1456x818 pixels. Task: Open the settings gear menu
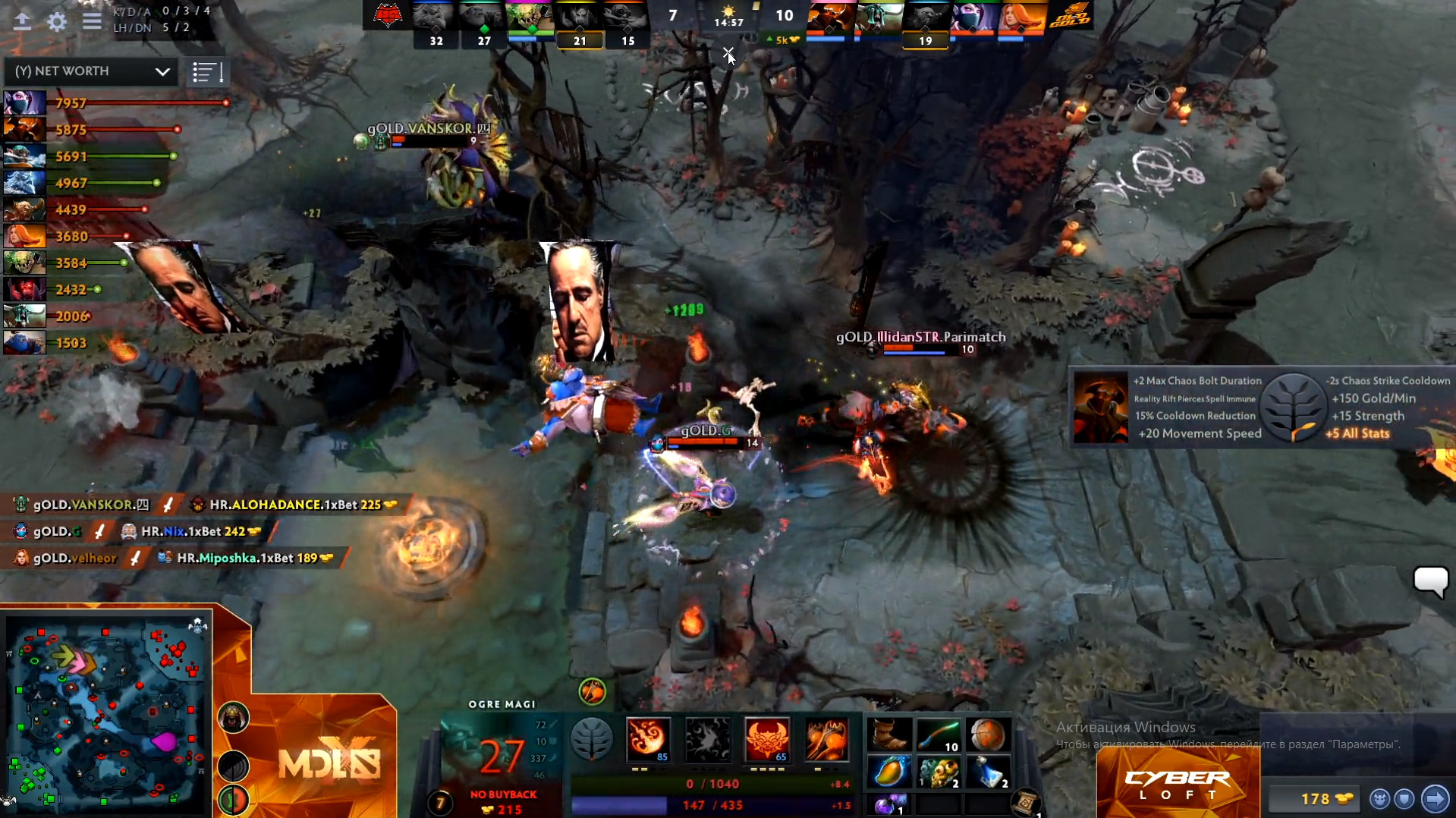pos(57,21)
